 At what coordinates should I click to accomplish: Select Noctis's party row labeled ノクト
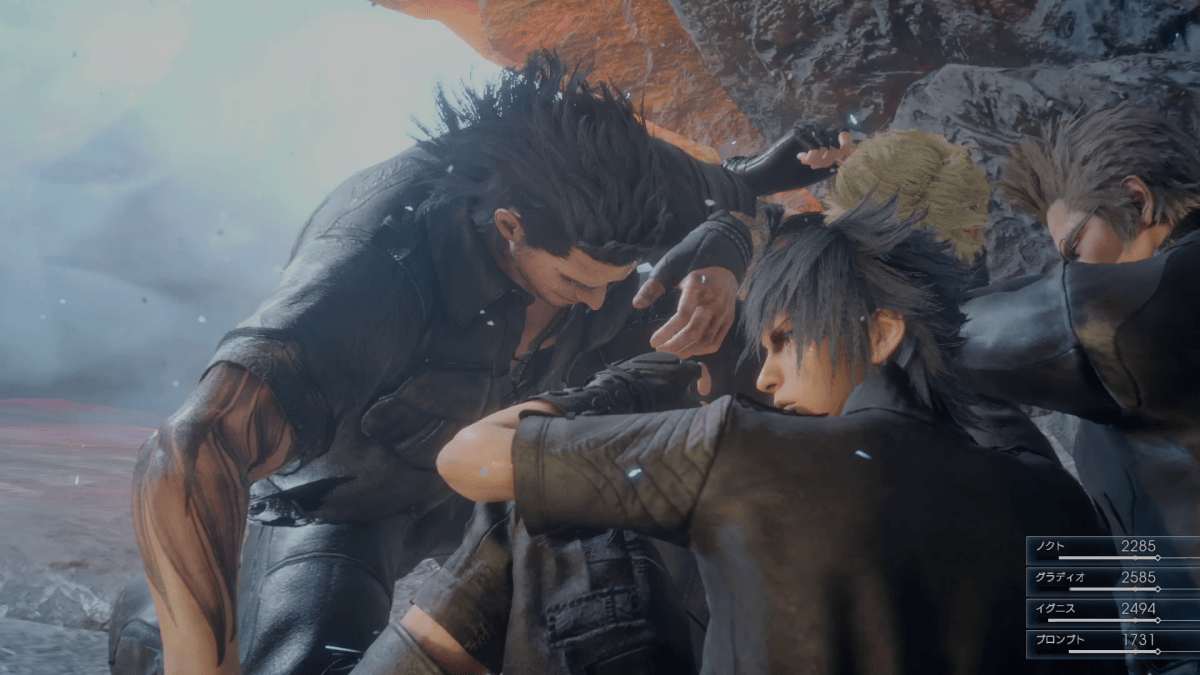tap(1111, 548)
